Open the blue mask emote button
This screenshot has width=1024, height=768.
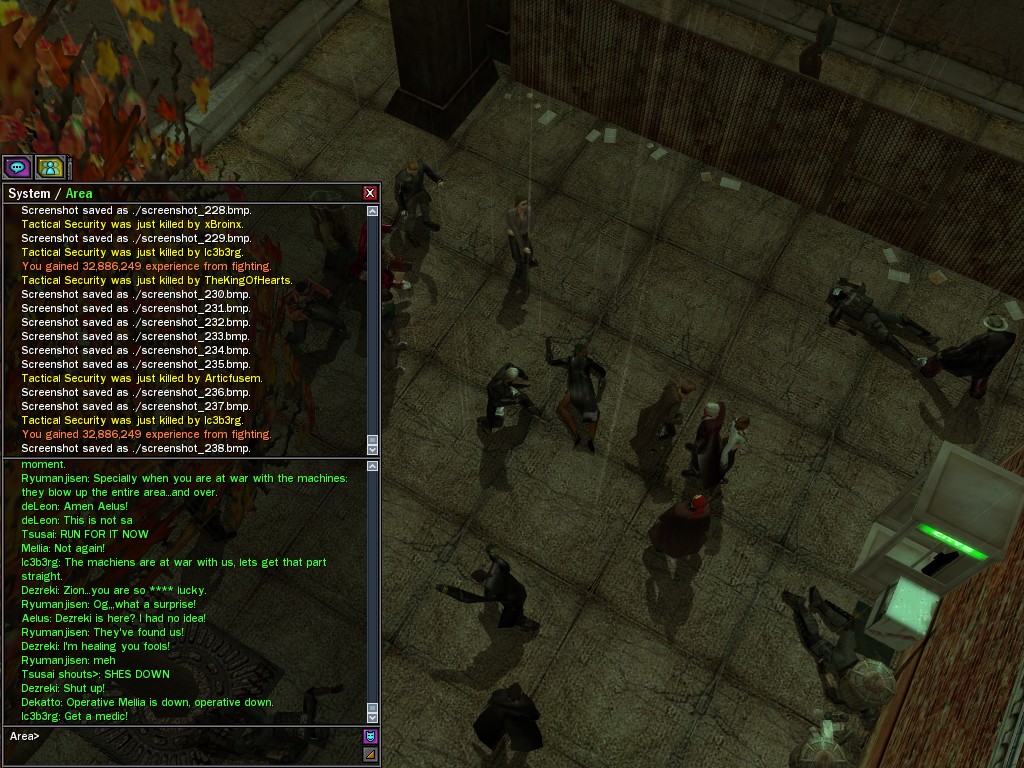(371, 737)
